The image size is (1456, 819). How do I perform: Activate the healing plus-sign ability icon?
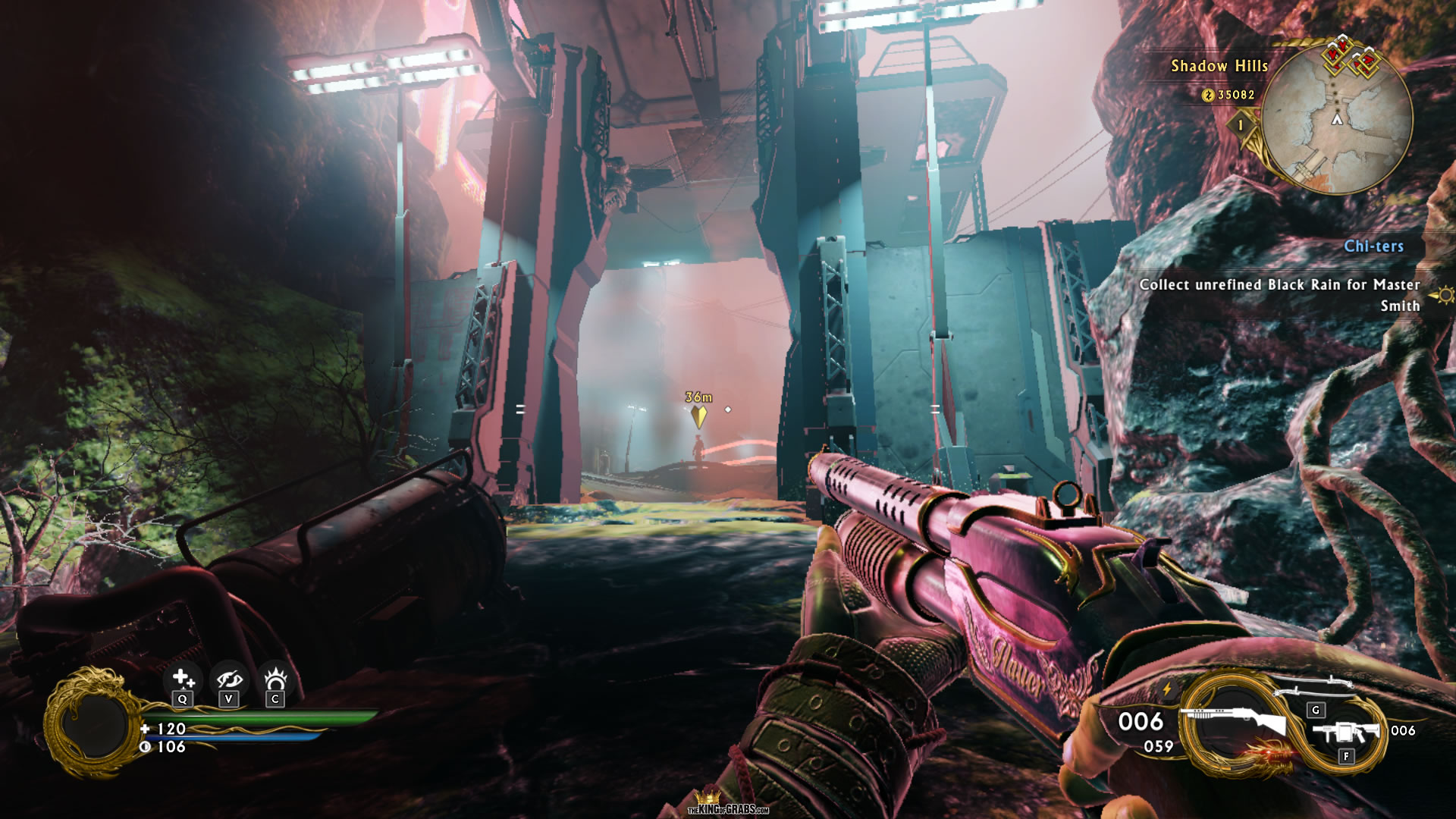tap(182, 677)
